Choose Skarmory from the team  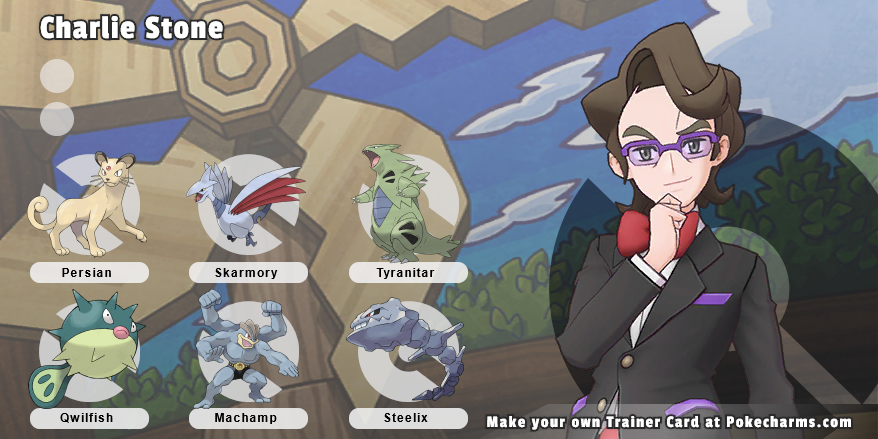[246, 207]
